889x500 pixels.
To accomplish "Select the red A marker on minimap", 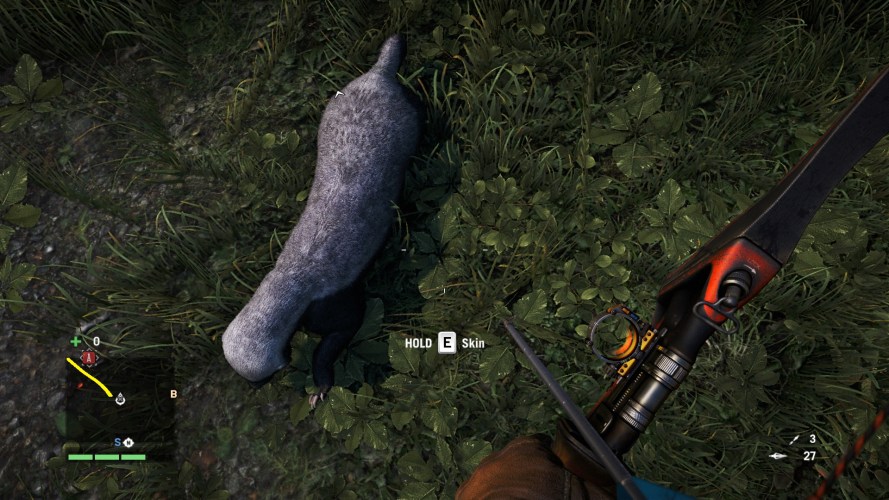I will point(90,357).
